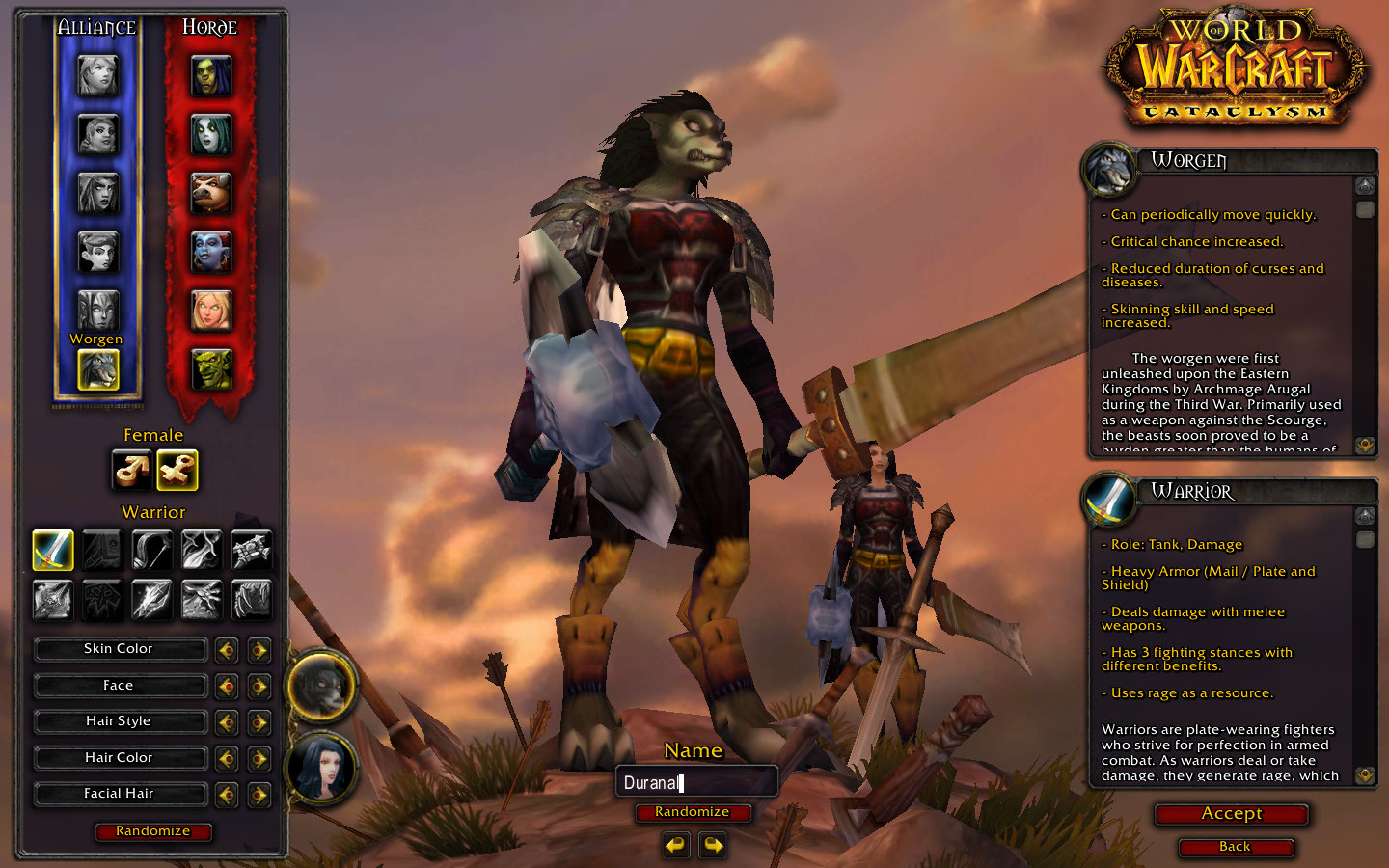Accept the character creation
Viewport: 1389px width, 868px height.
coord(1231,814)
